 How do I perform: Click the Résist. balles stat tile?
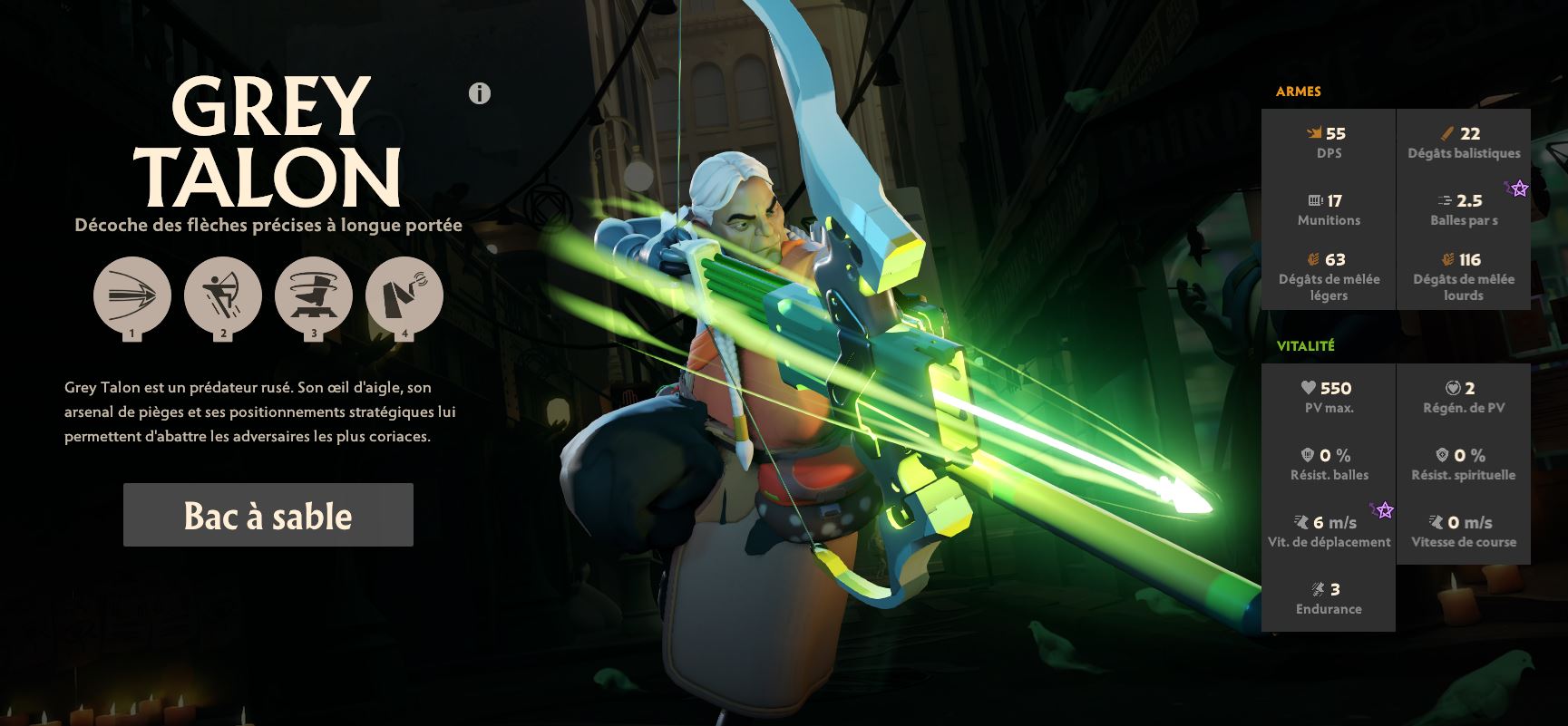tap(1329, 464)
